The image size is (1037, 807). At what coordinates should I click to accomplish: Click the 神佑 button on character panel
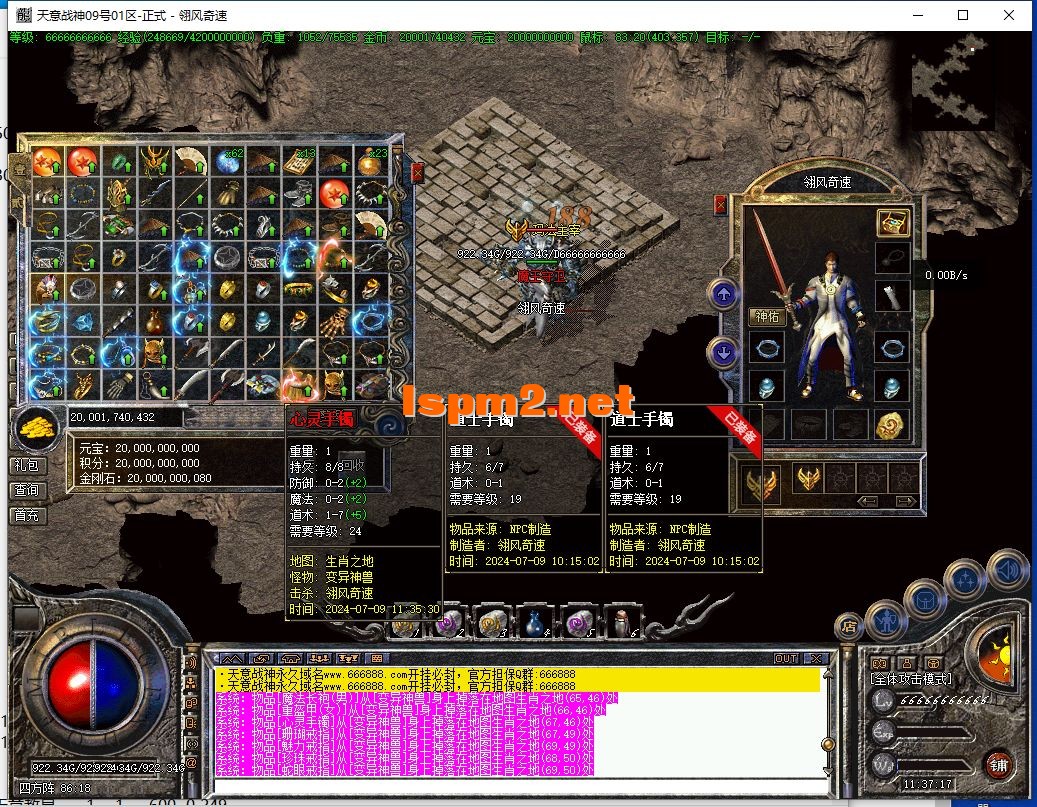click(x=767, y=317)
